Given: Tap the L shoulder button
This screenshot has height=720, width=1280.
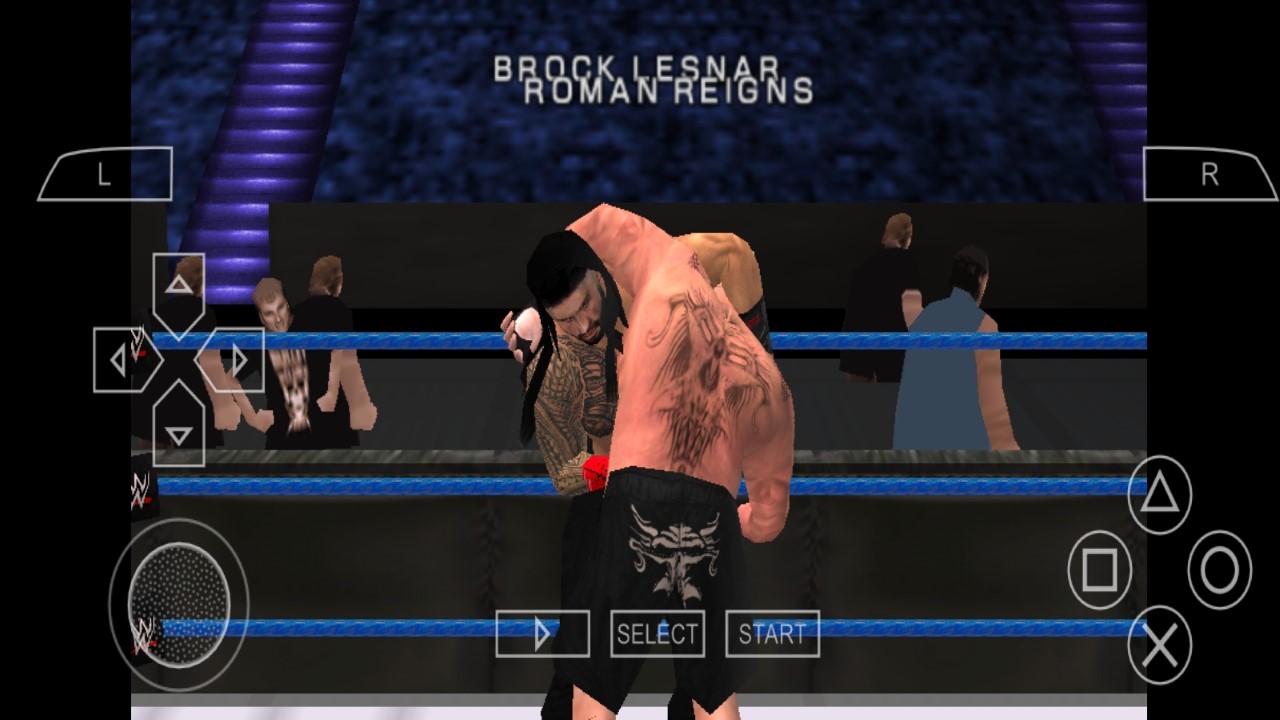Looking at the screenshot, I should pyautogui.click(x=105, y=175).
